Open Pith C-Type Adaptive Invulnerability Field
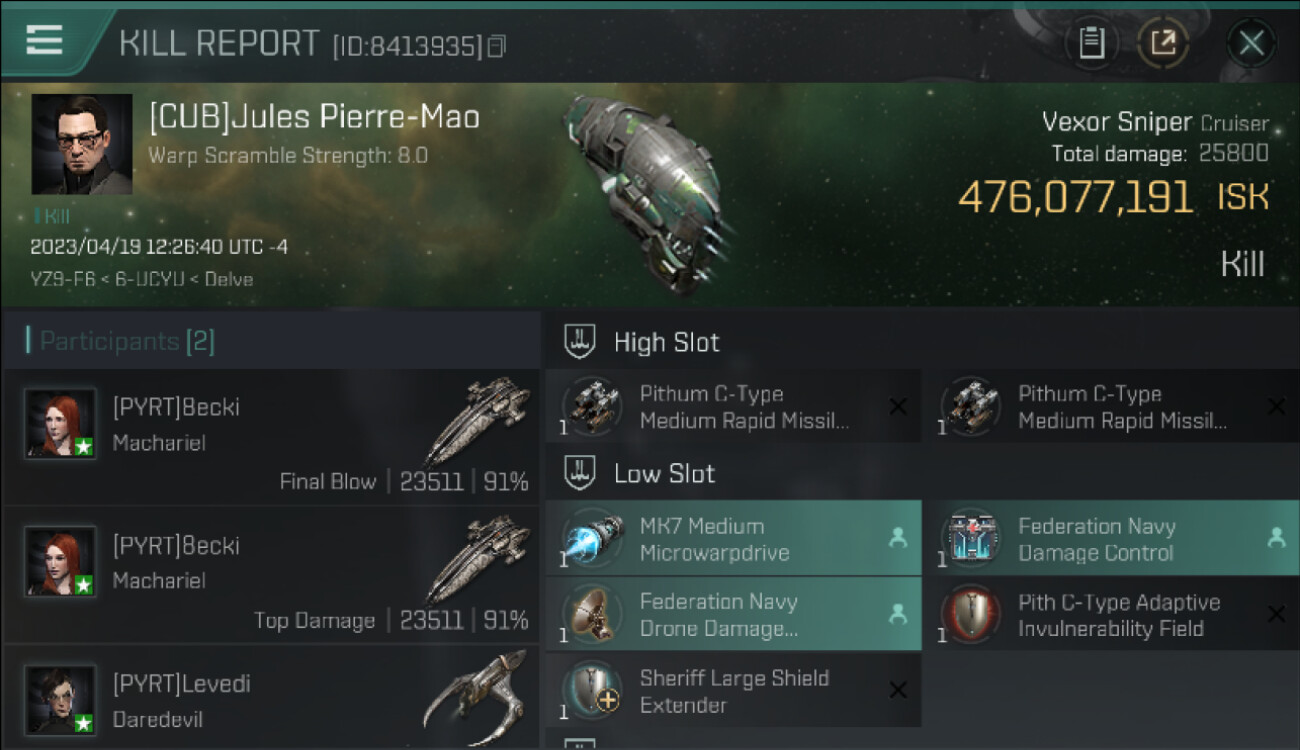 click(1111, 615)
